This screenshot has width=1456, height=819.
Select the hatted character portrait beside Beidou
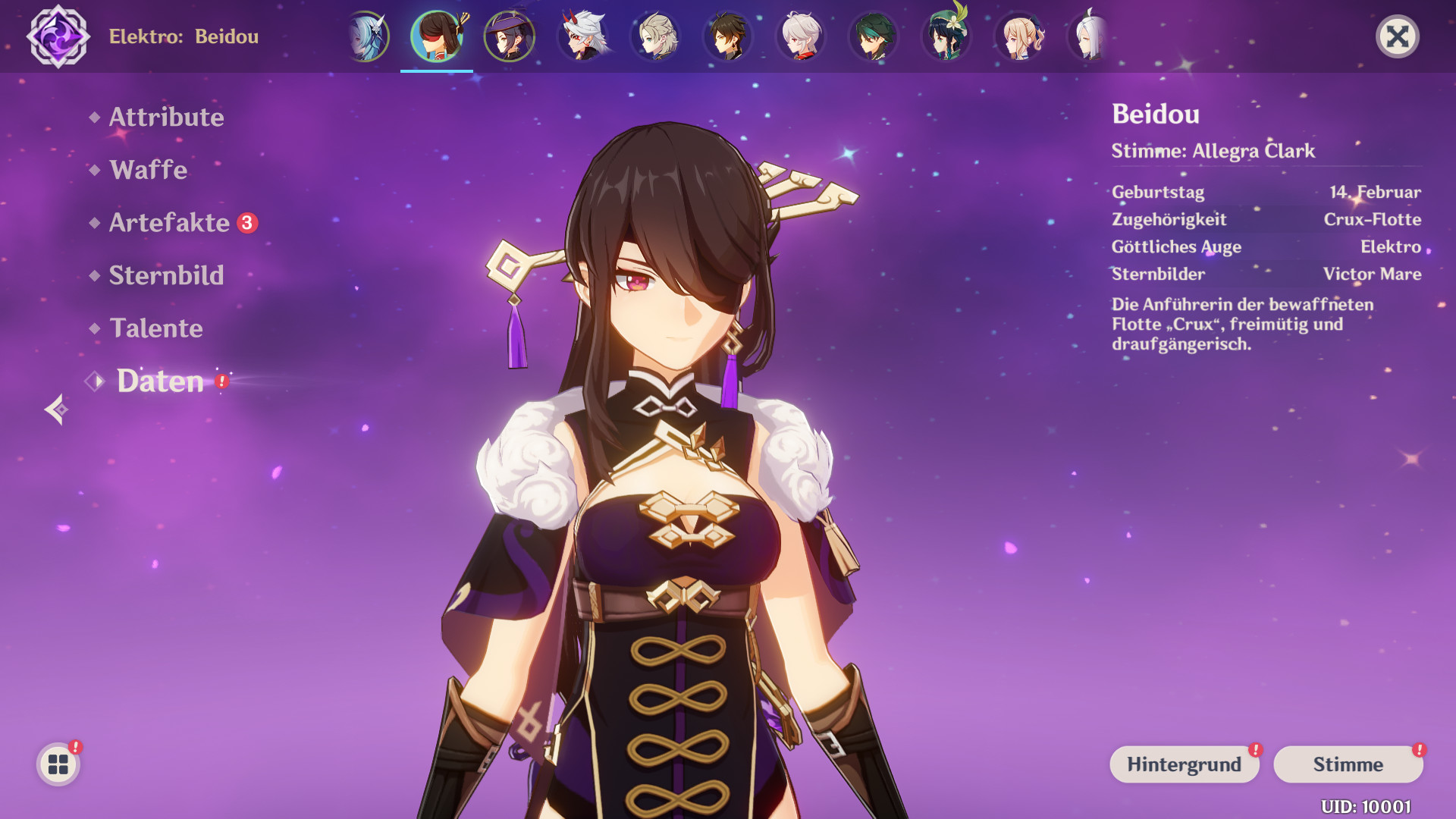[510, 35]
